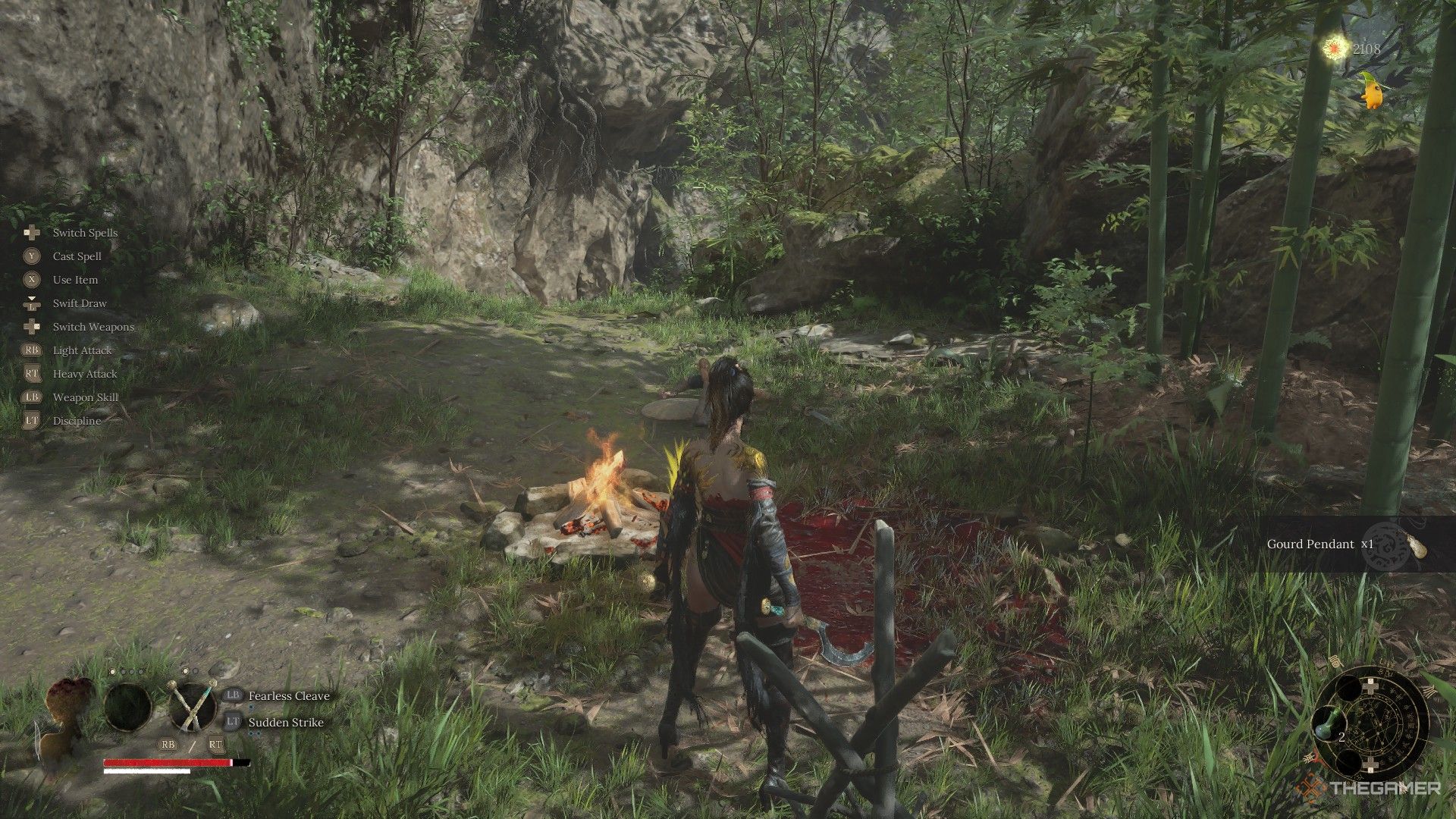Activate the Fearless Cleave weapon skill

point(289,696)
